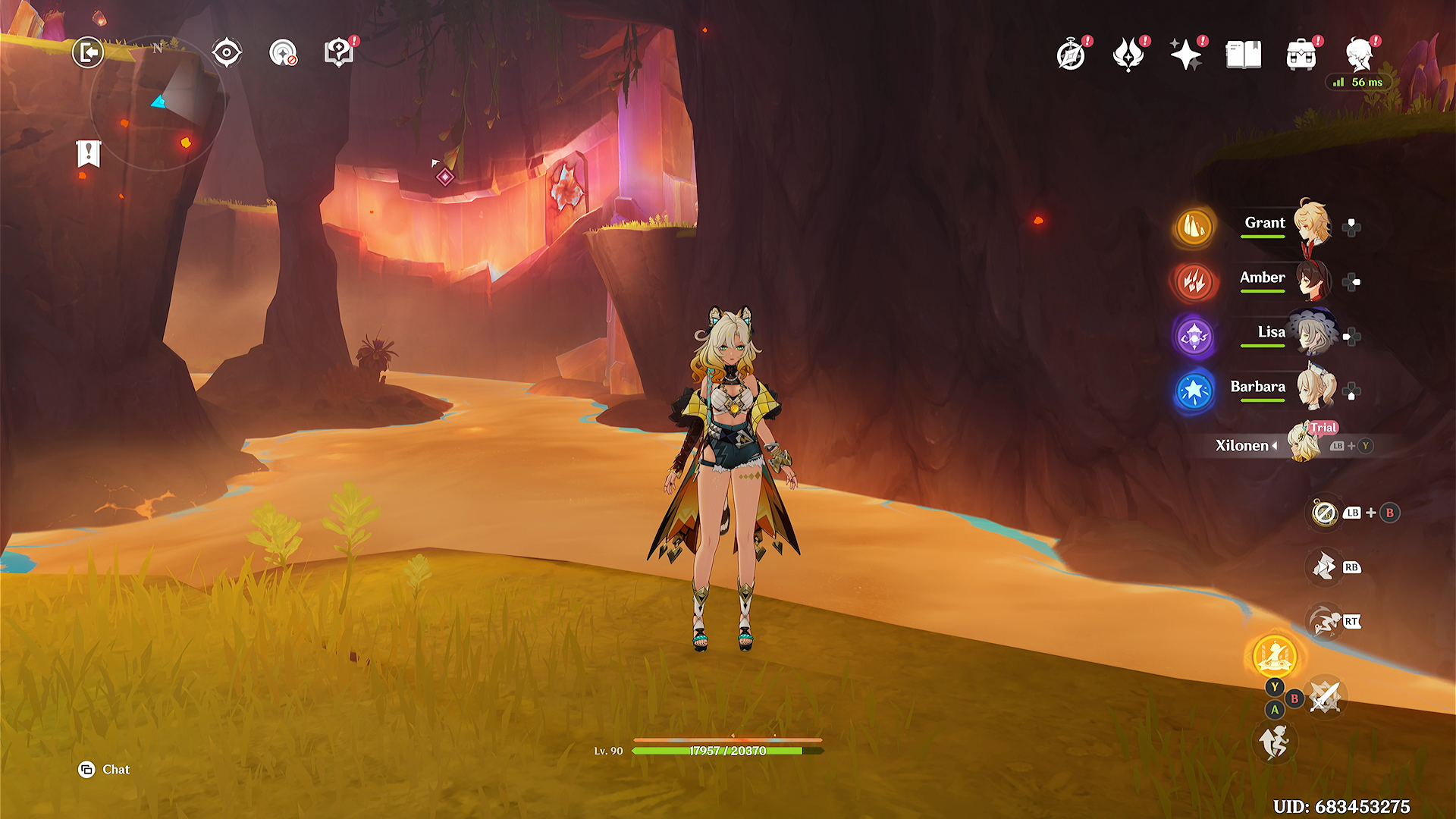
Task: Open the Chat box
Action: 105,770
